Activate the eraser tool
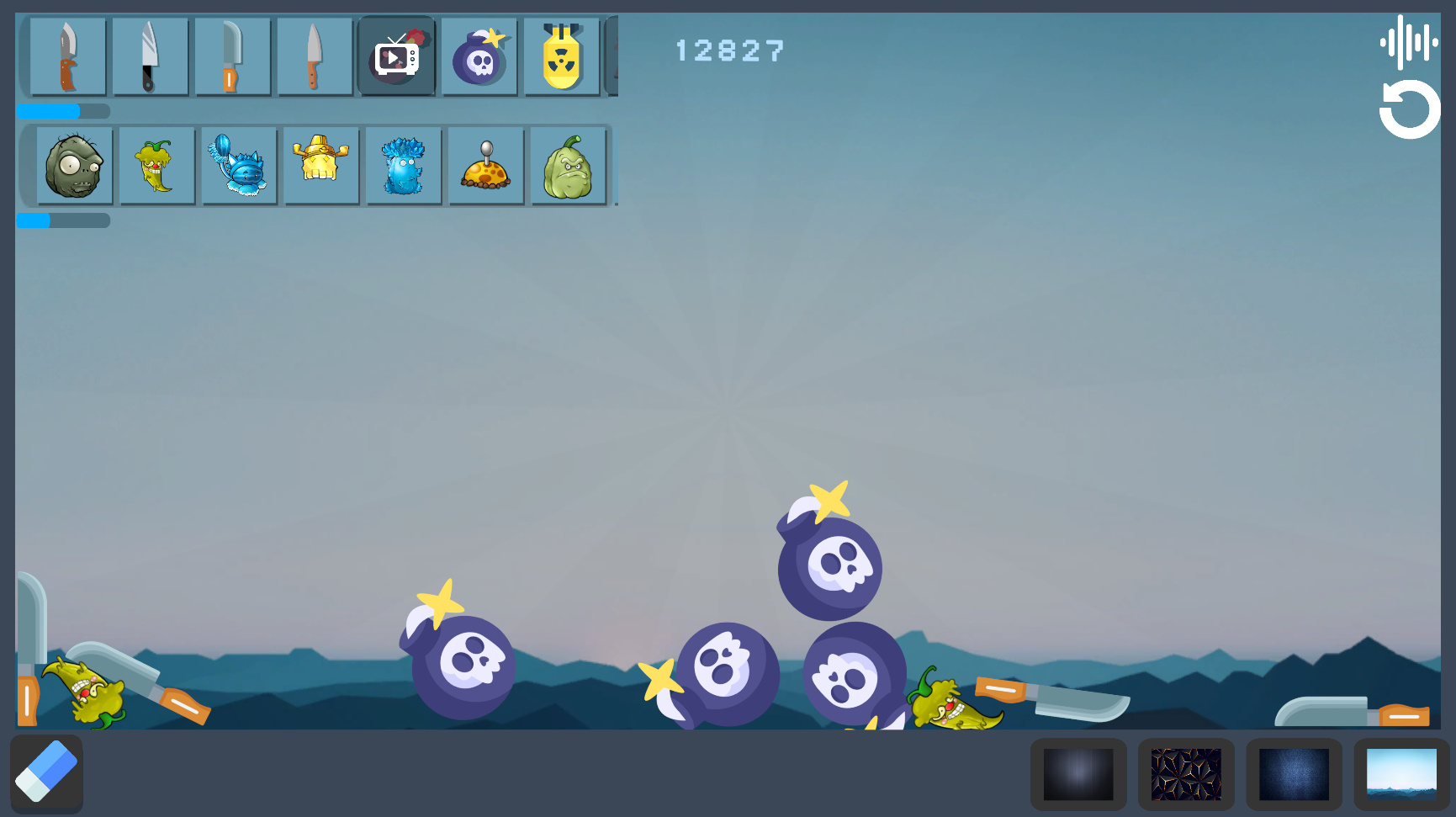 click(47, 772)
